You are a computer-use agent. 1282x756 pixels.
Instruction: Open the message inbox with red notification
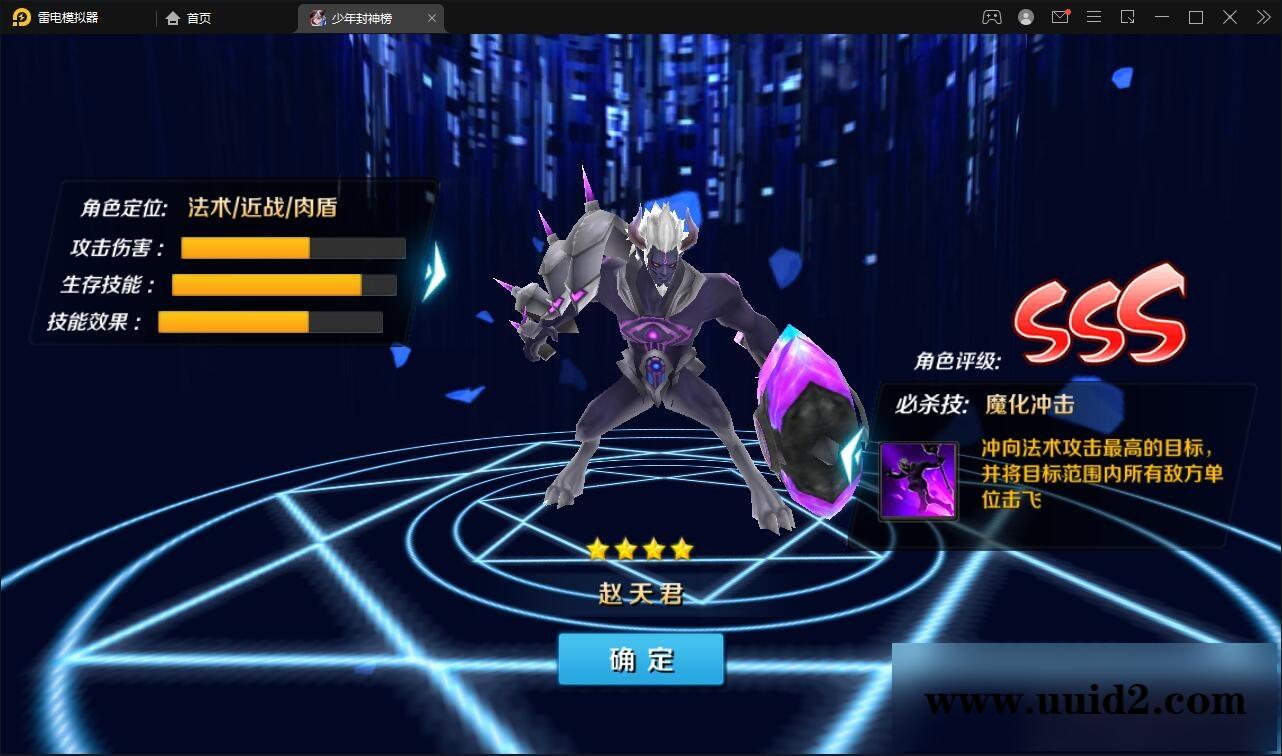(1060, 17)
